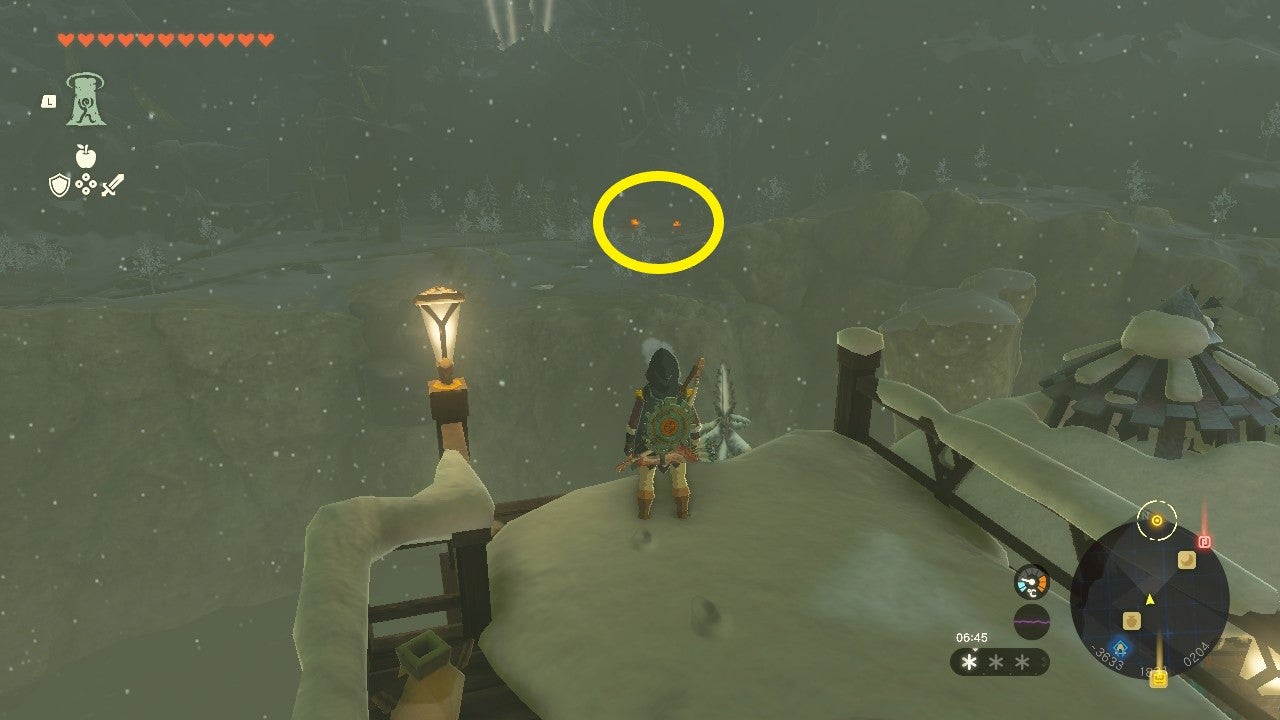This screenshot has height=720, width=1280.
Task: Click the yellow destination beacon marker on minimap
Action: click(1155, 520)
